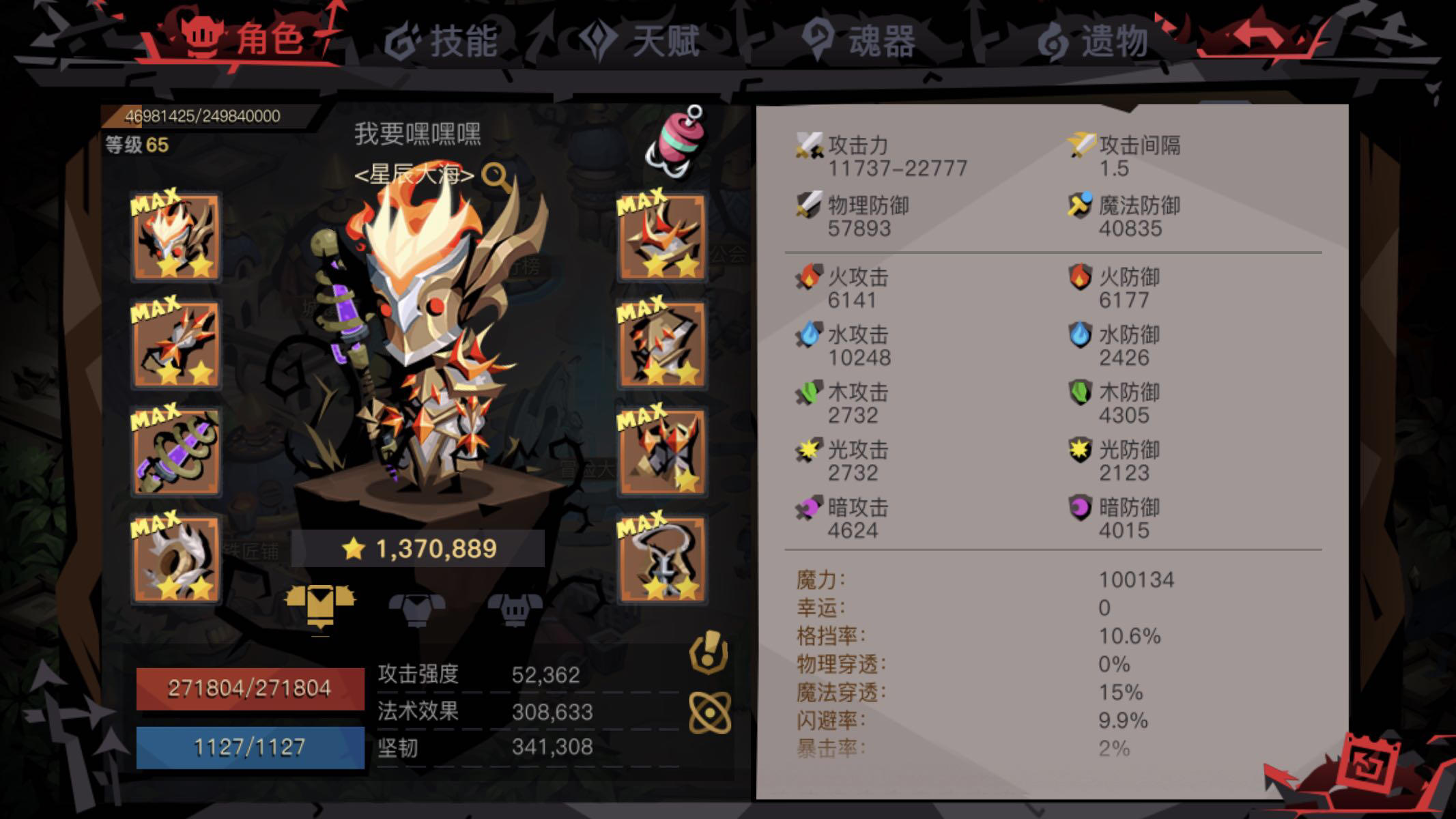Select the claw weapon equipment slot
This screenshot has width=1456, height=819.
pyautogui.click(x=176, y=345)
